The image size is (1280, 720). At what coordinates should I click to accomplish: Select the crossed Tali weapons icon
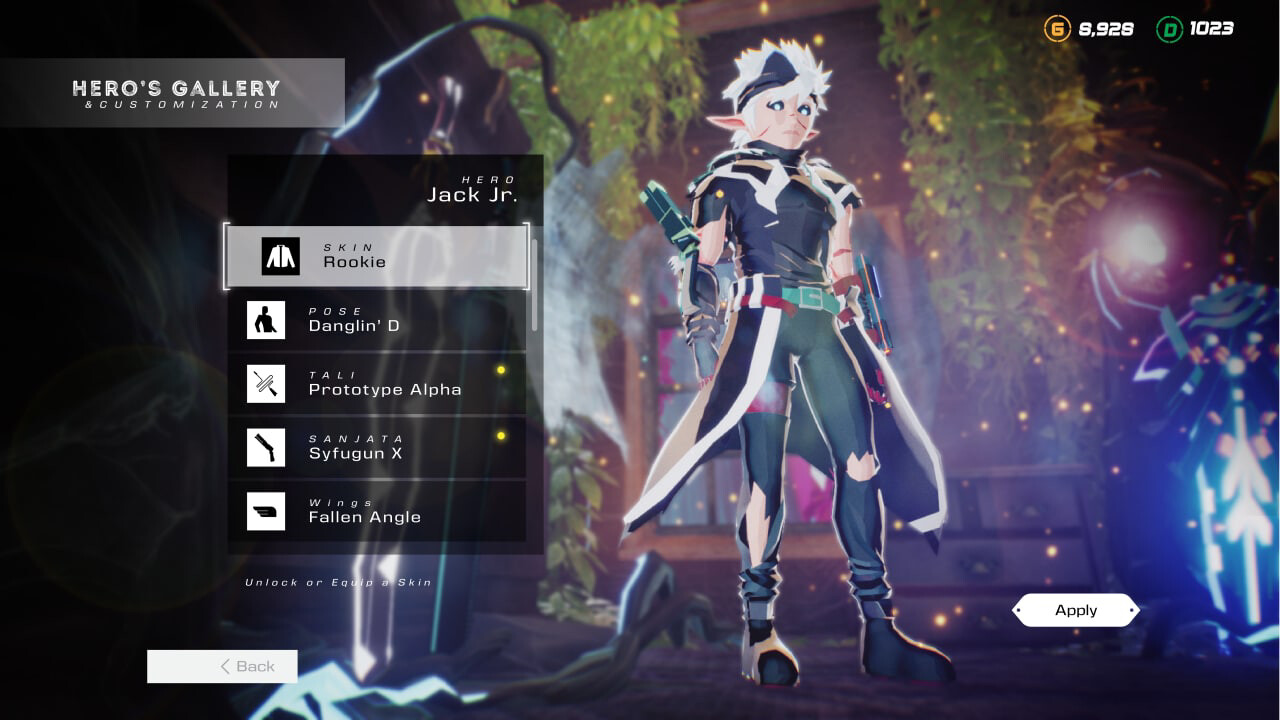coord(266,383)
